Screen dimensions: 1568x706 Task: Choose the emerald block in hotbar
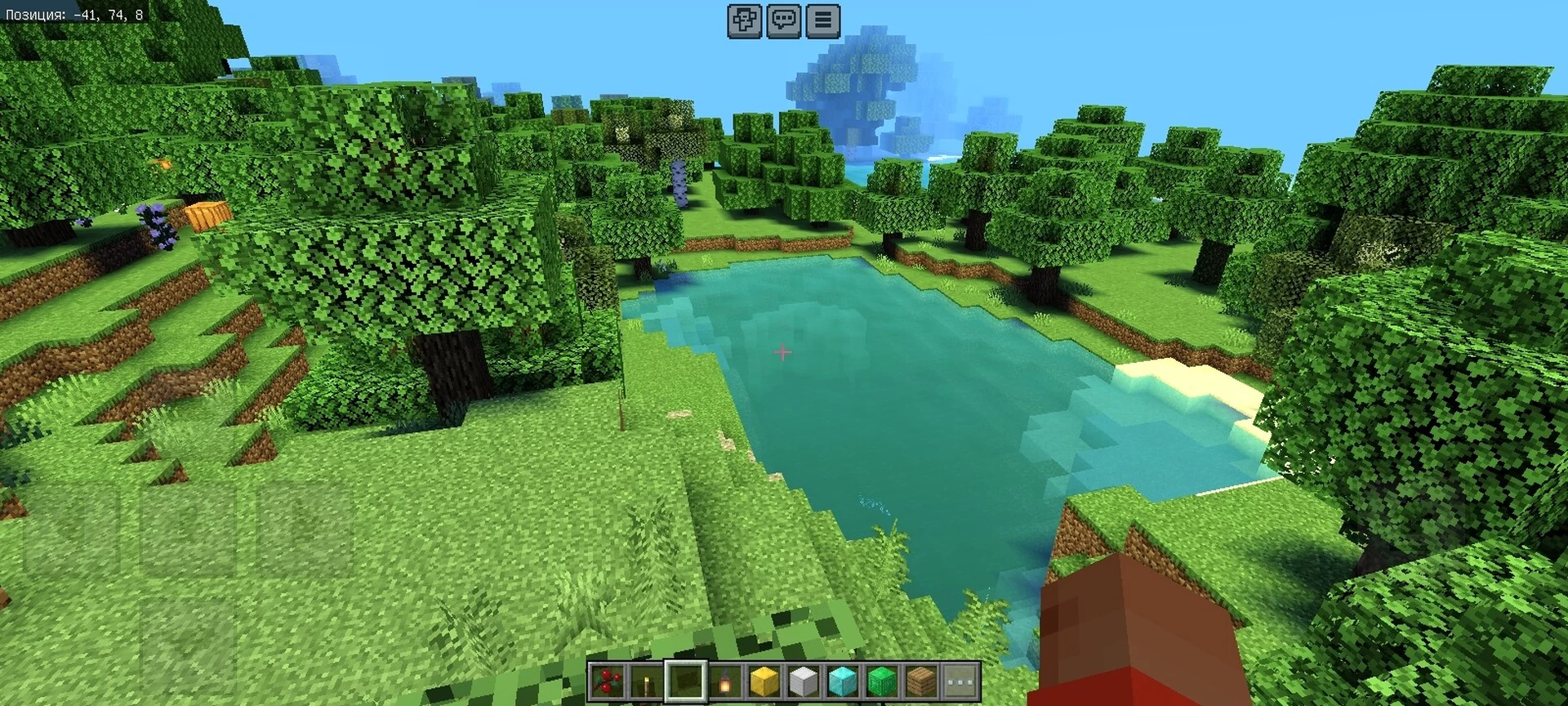pos(881,681)
